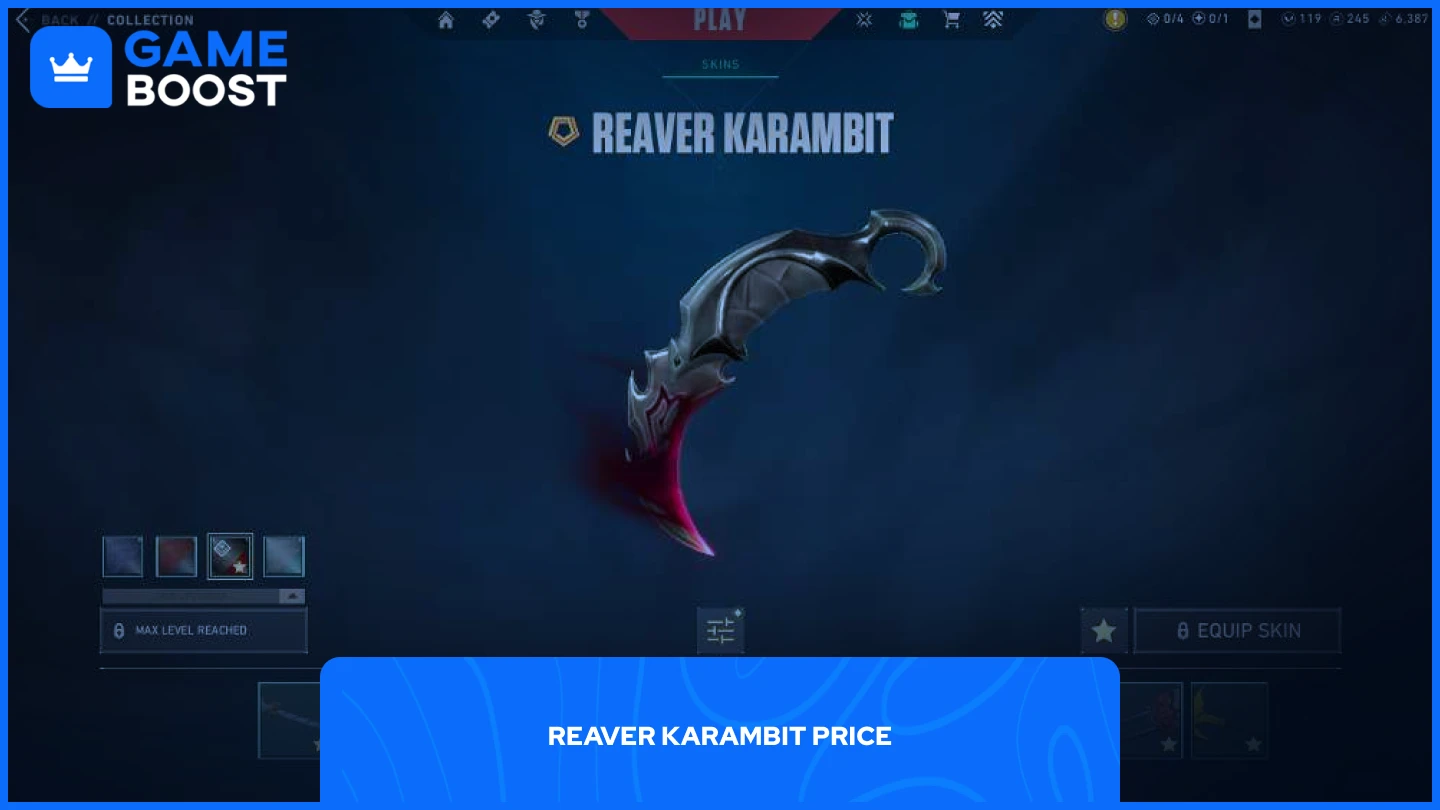The image size is (1440, 810).
Task: Switch to the Skins tab
Action: point(720,64)
